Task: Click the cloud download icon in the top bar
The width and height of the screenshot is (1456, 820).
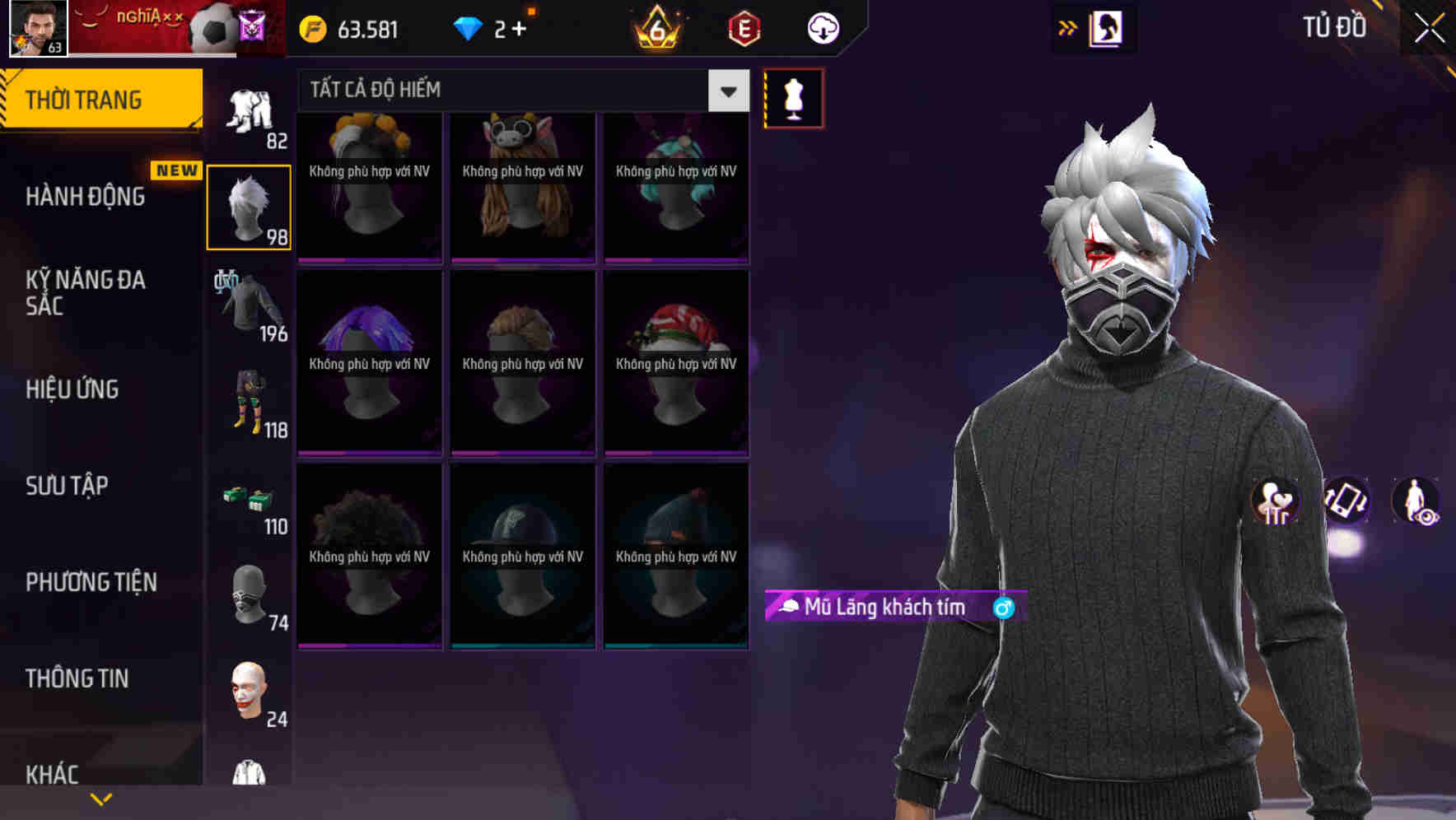Action: pos(822,27)
